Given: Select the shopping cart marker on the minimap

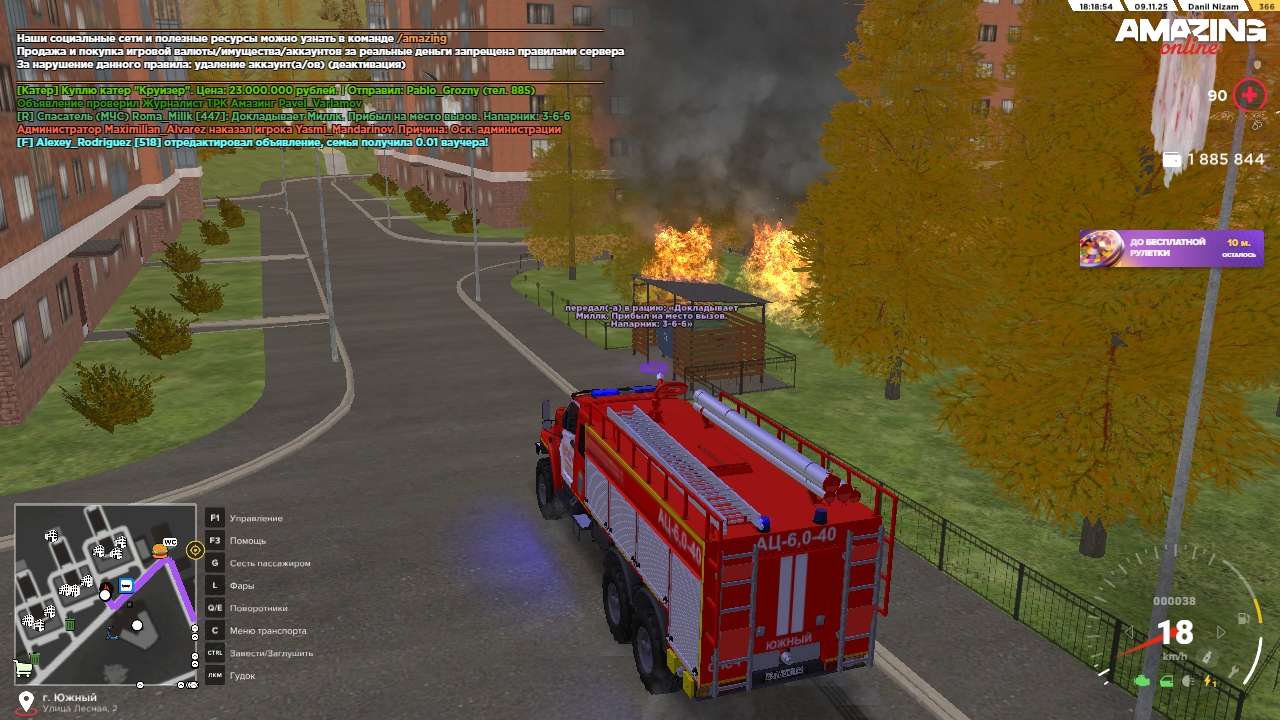Looking at the screenshot, I should click(22, 668).
